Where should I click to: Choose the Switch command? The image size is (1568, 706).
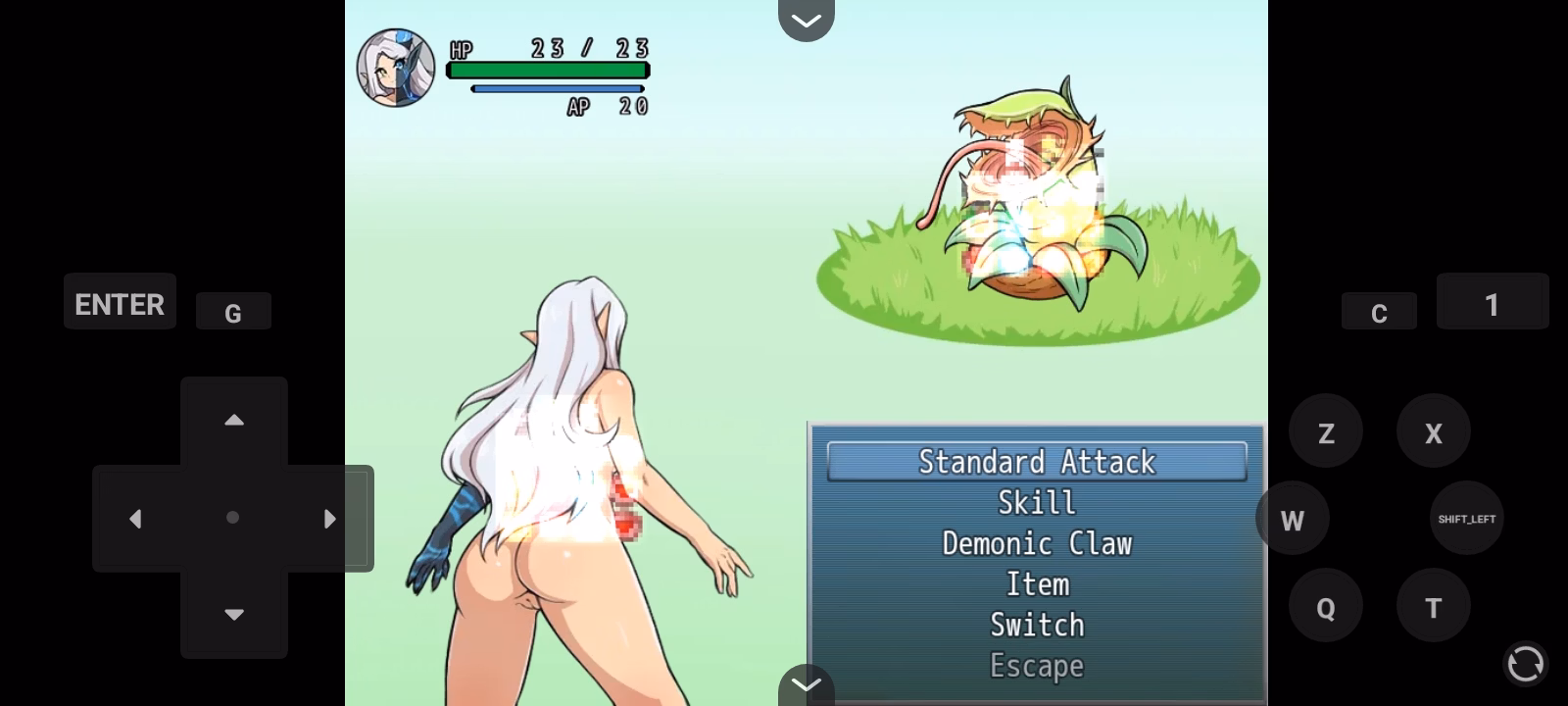1037,625
